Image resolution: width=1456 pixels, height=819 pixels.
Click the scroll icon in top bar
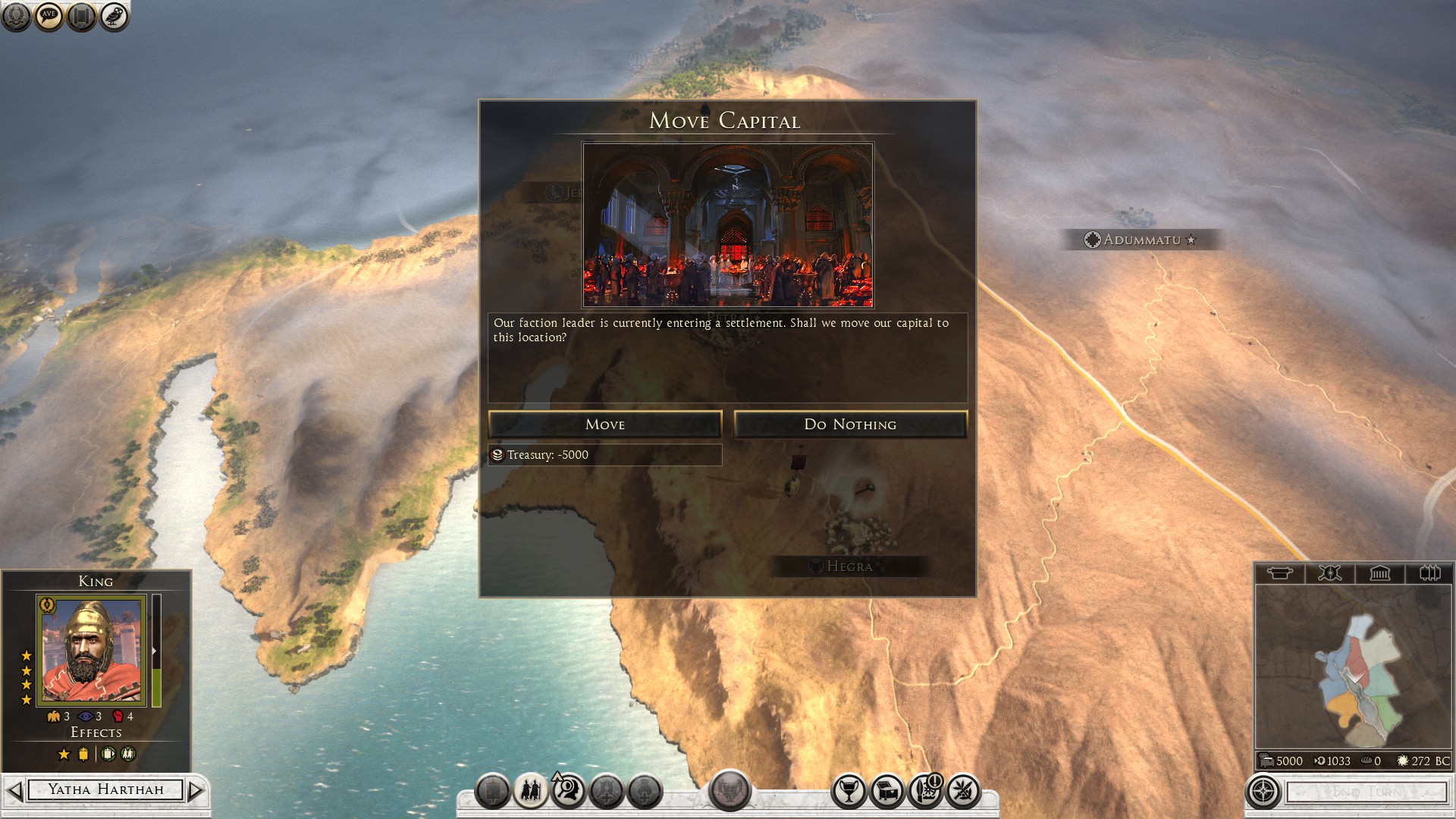pos(81,16)
